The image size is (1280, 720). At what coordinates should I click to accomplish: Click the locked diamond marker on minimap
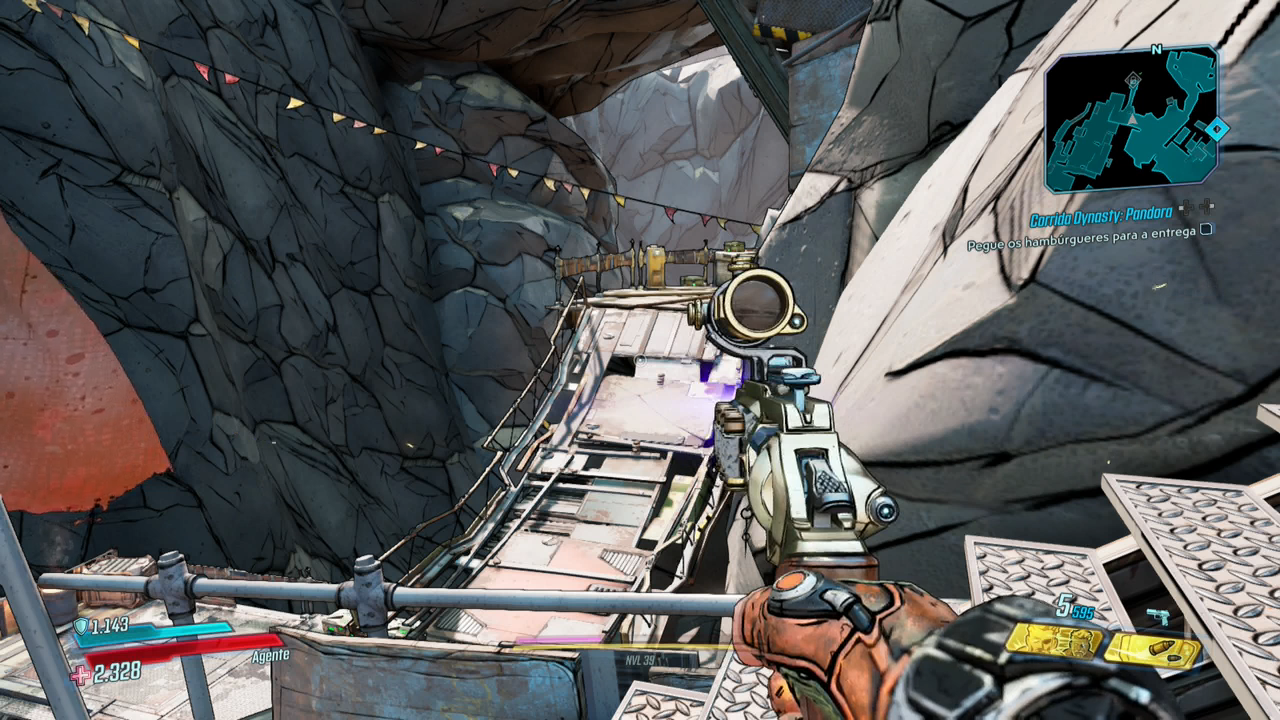point(1132,78)
